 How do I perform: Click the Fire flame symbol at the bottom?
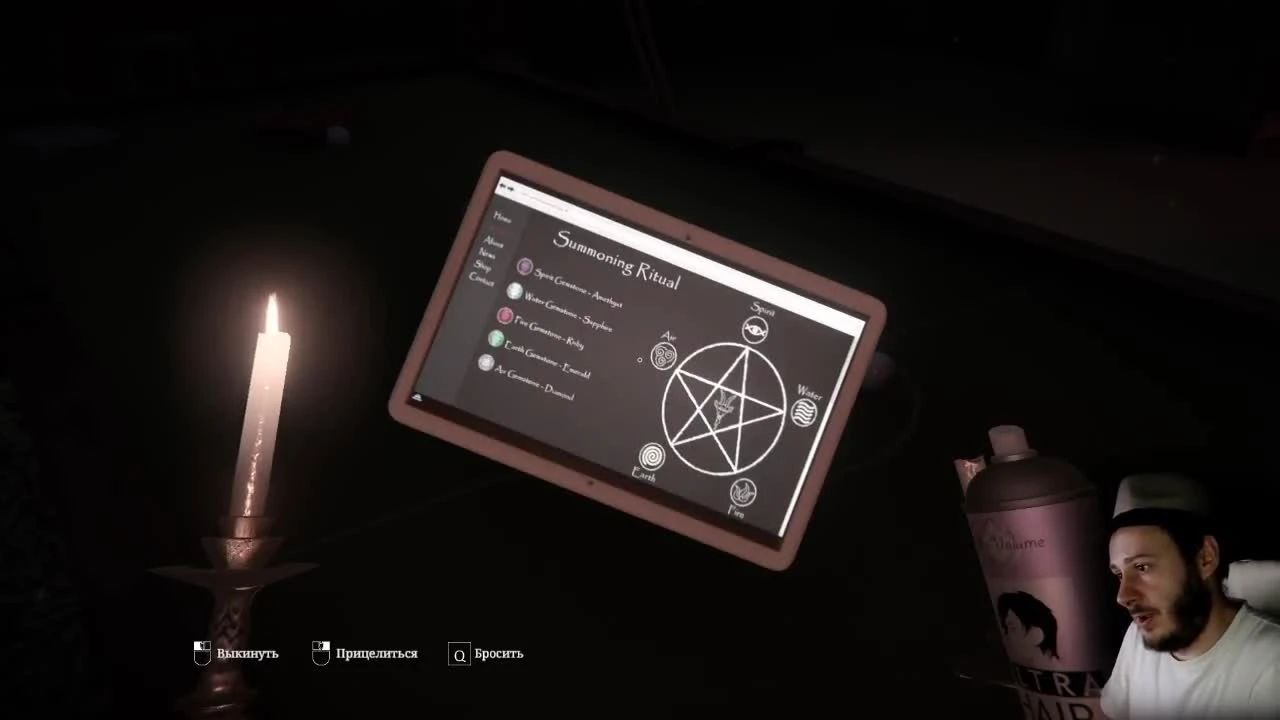[742, 492]
